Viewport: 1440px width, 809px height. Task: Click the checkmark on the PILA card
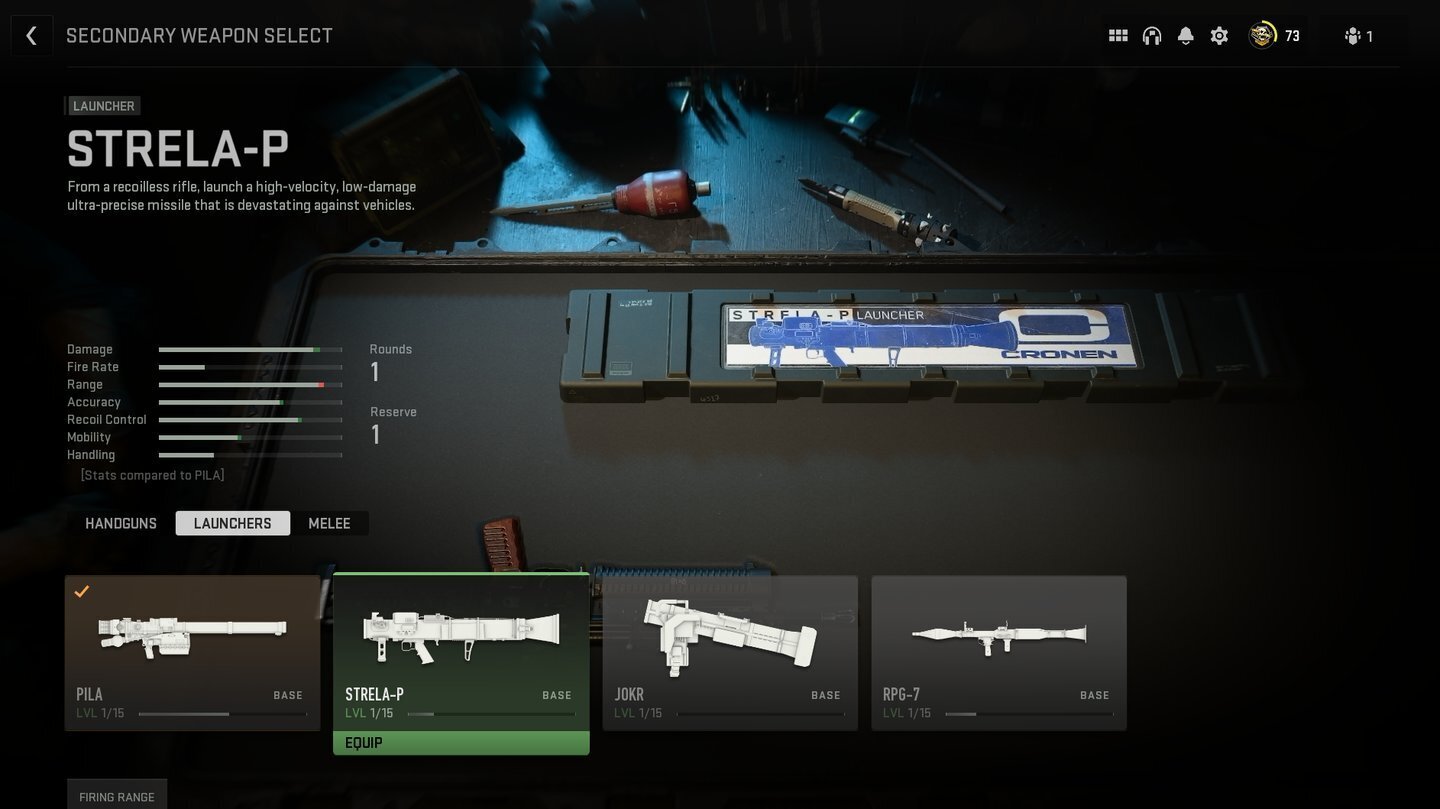82,592
